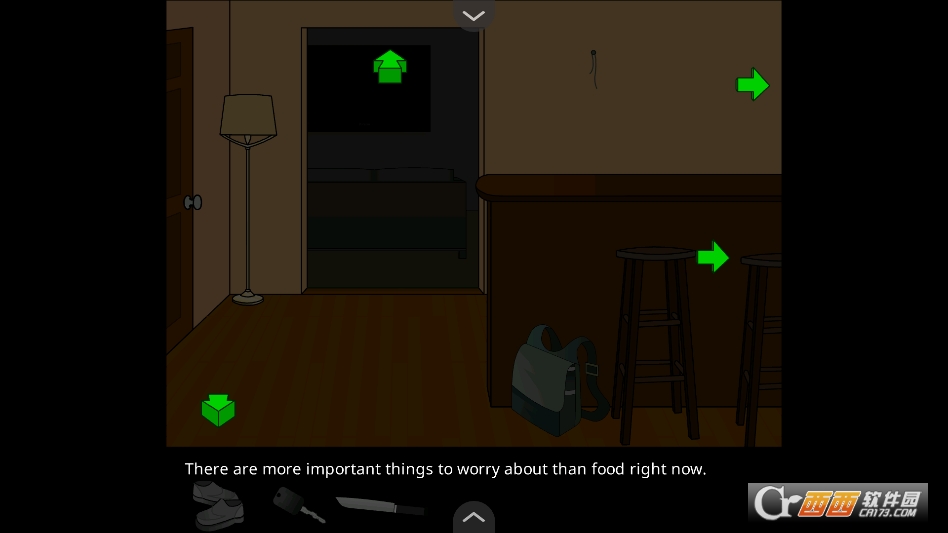Follow the green right arrow on the upper wall

point(752,85)
